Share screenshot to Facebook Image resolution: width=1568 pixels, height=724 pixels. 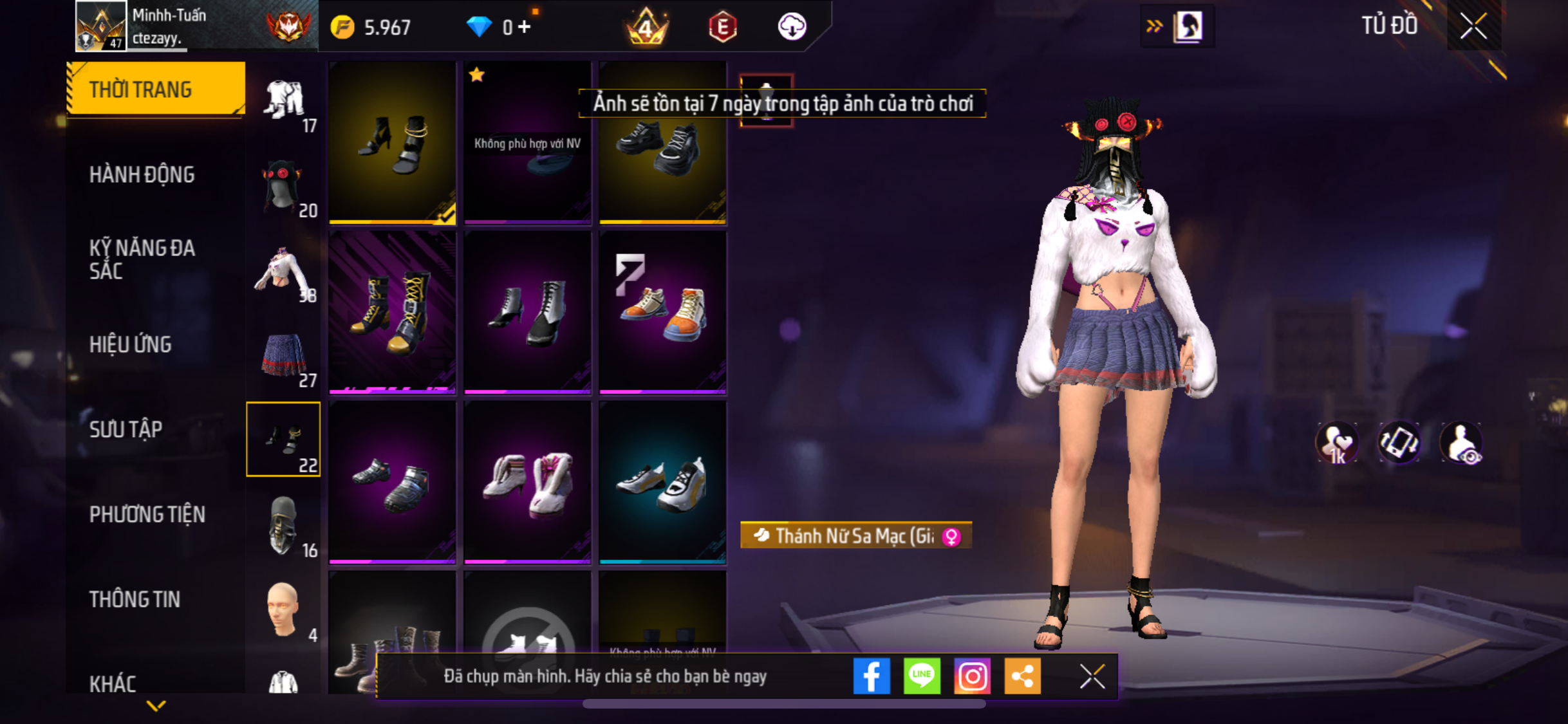872,676
